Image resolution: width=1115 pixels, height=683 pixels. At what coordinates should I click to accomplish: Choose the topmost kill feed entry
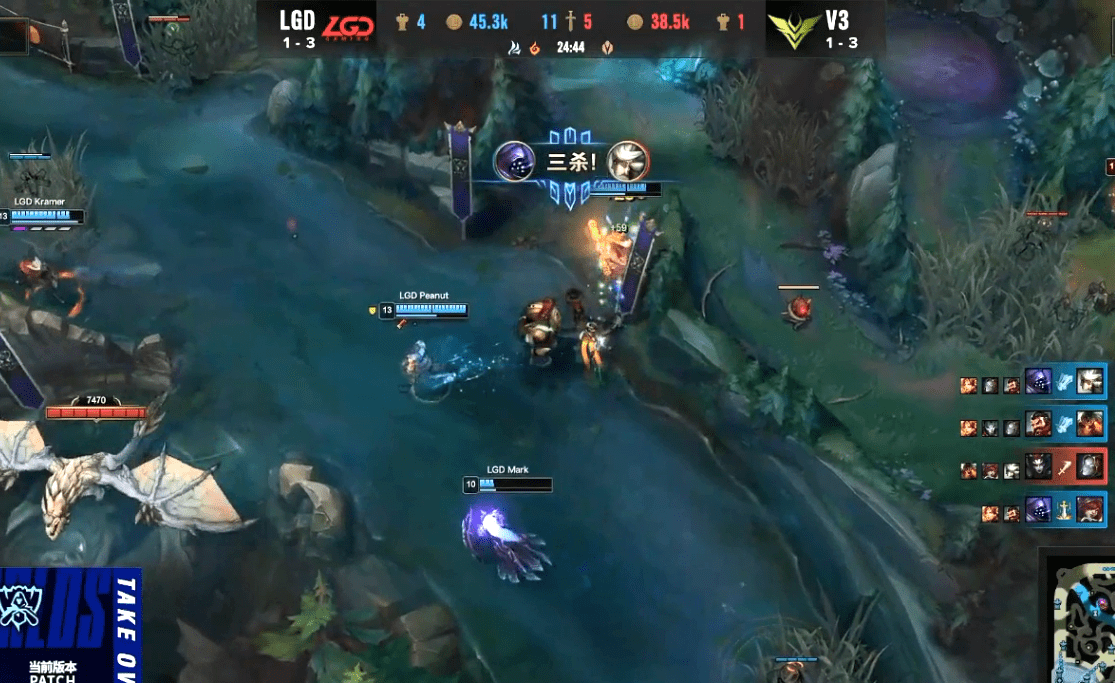pos(1065,381)
